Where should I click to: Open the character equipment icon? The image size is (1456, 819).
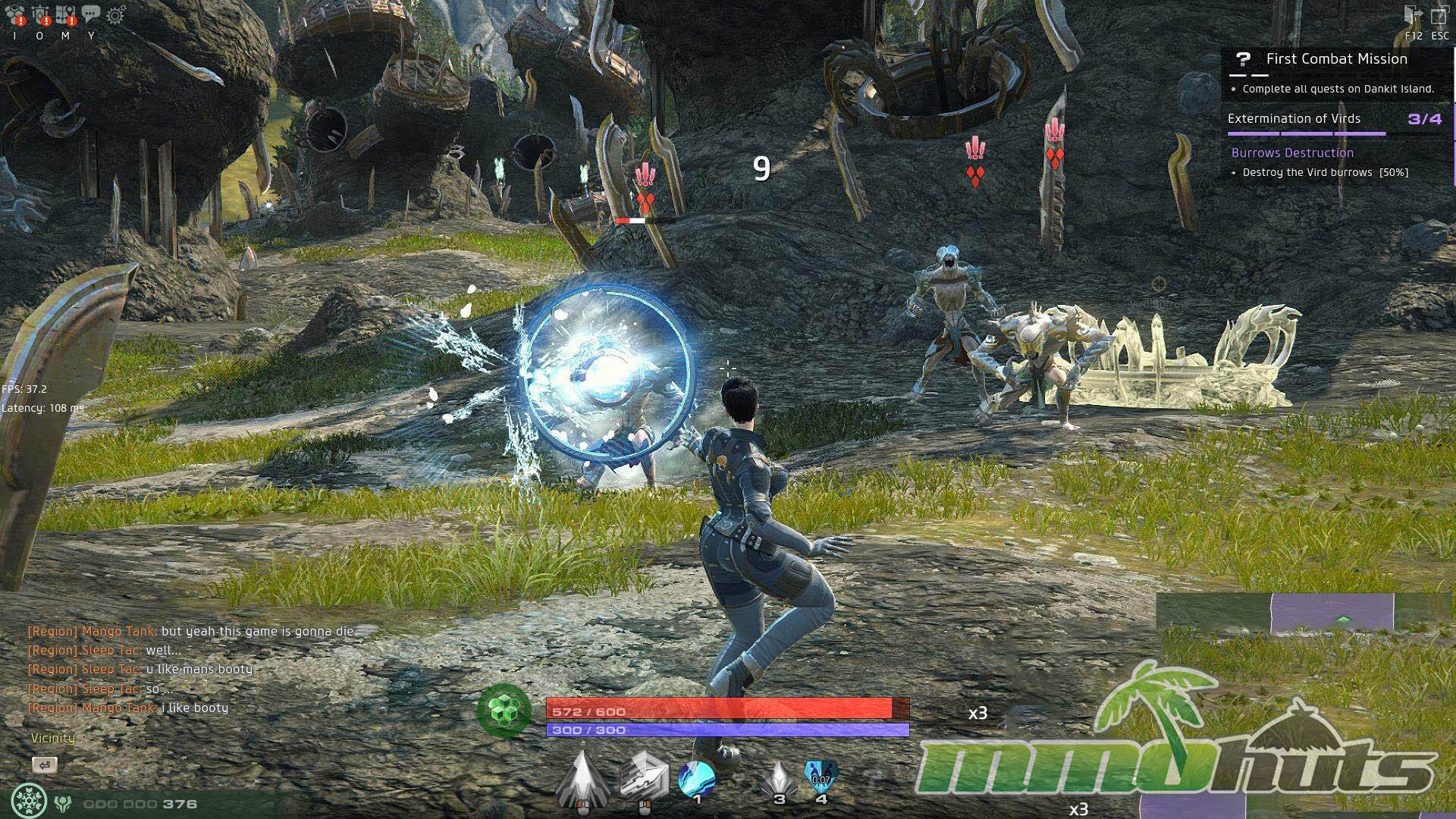pyautogui.click(x=41, y=14)
